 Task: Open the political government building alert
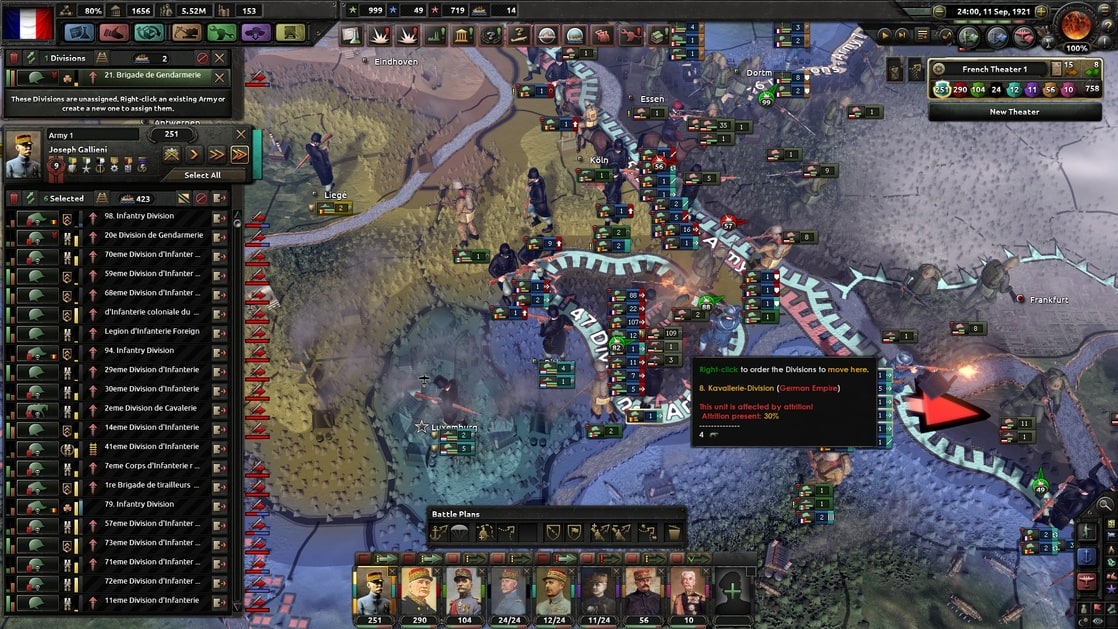(x=463, y=36)
